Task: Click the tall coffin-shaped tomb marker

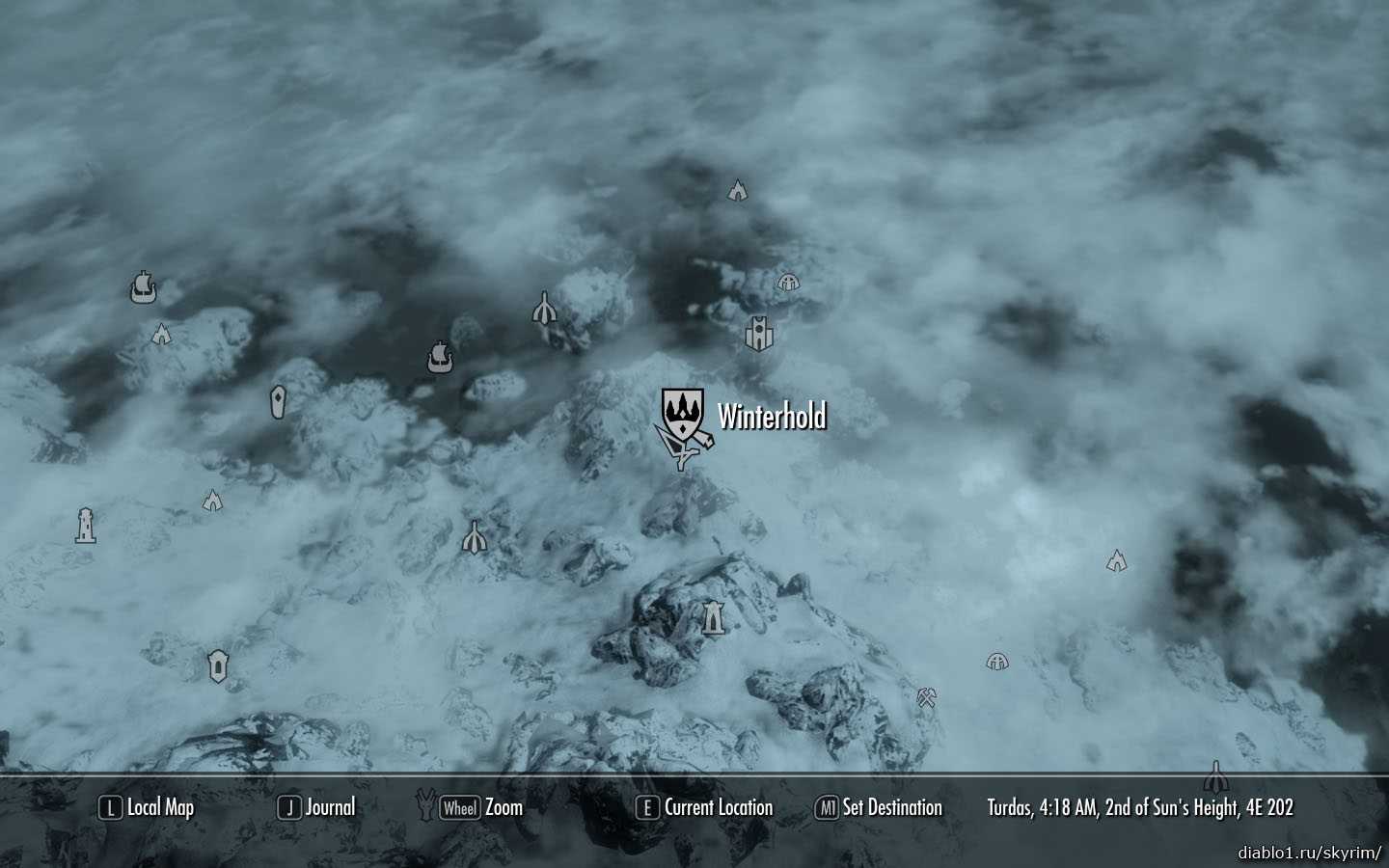Action: (279, 401)
